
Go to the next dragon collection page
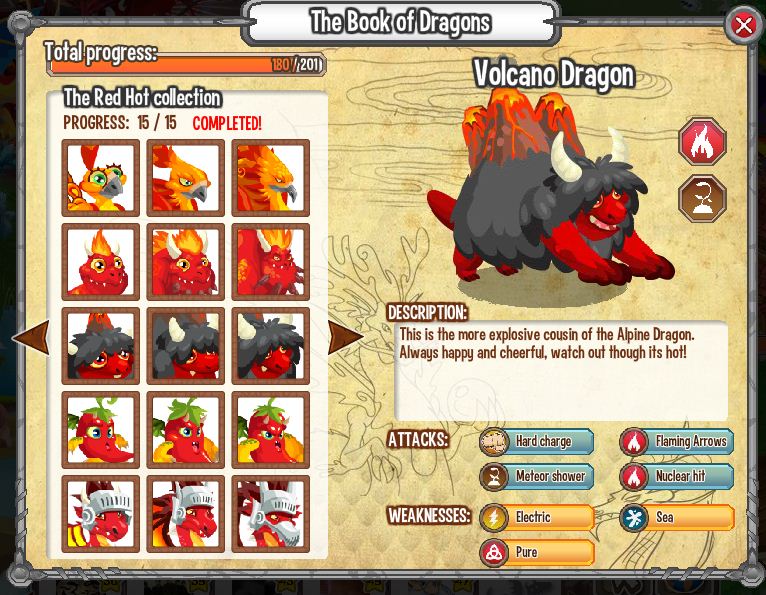(346, 338)
